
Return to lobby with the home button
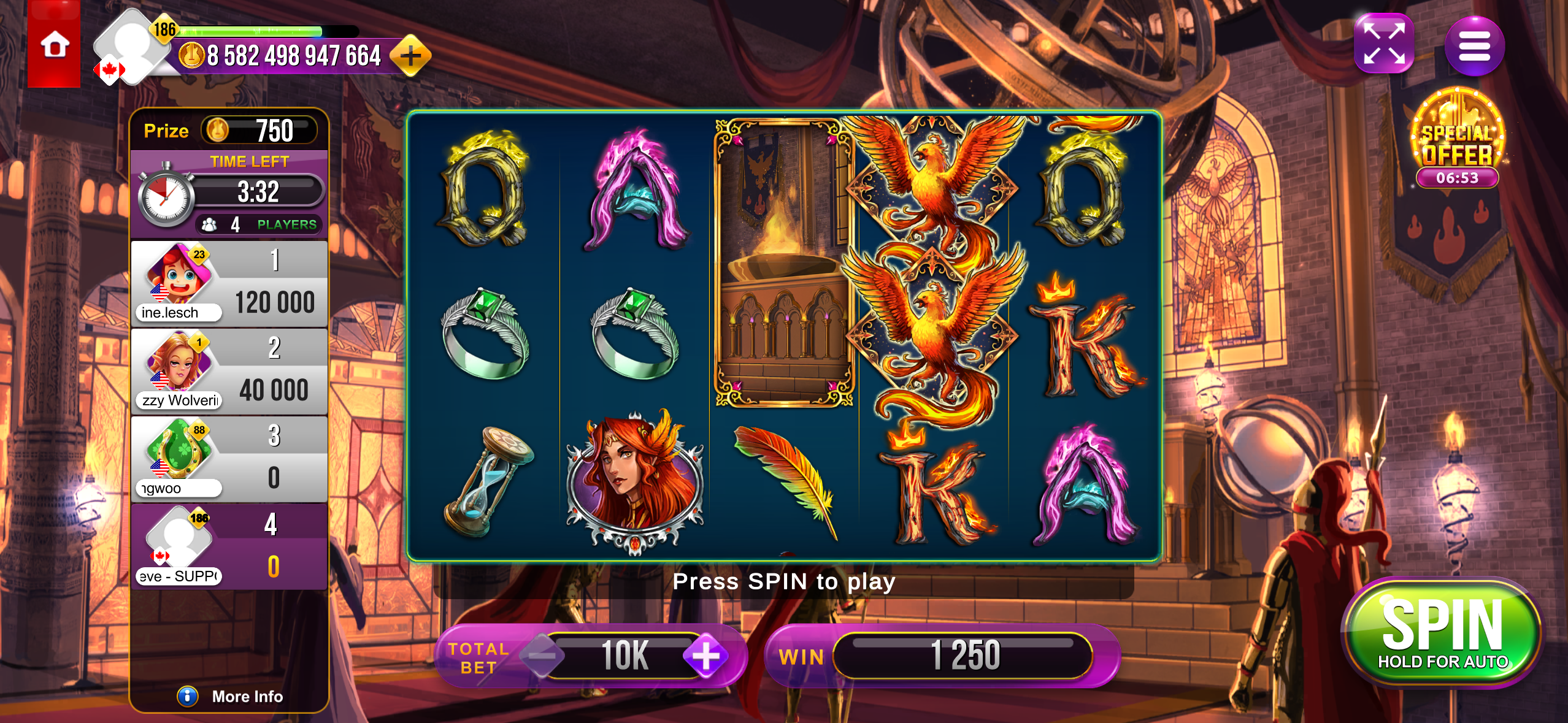coord(54,45)
